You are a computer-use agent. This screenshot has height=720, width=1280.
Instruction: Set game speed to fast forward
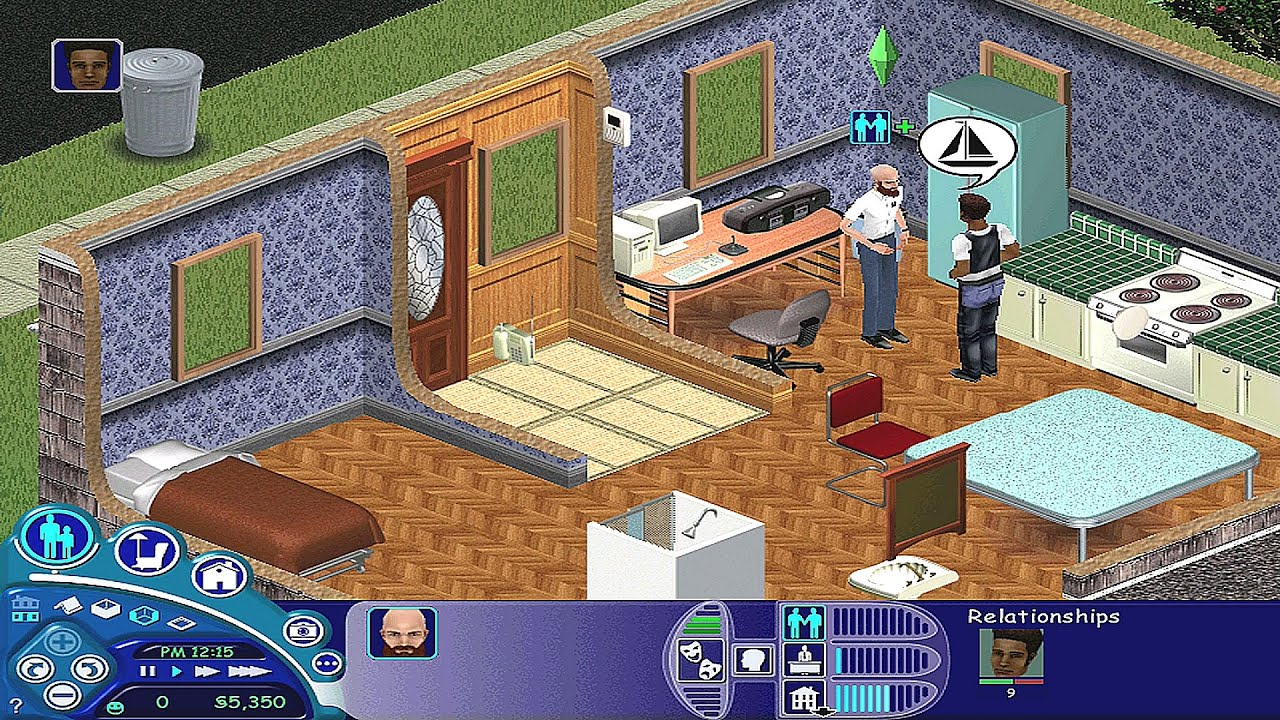coord(209,672)
